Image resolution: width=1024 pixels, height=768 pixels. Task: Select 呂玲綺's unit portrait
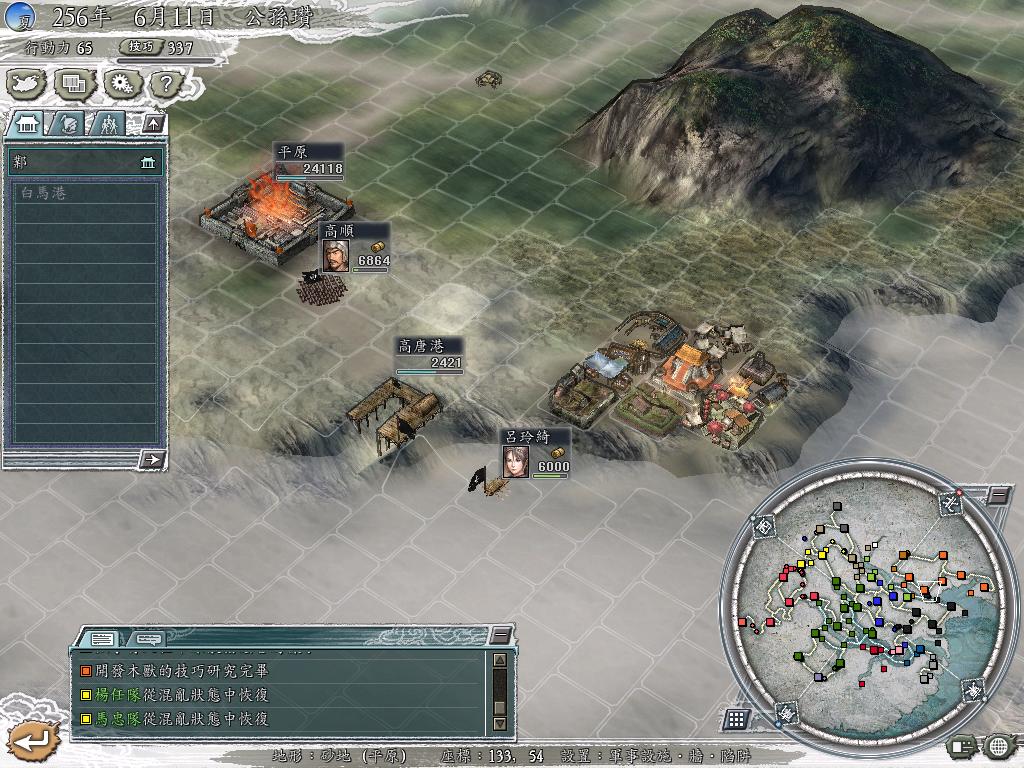(x=516, y=462)
